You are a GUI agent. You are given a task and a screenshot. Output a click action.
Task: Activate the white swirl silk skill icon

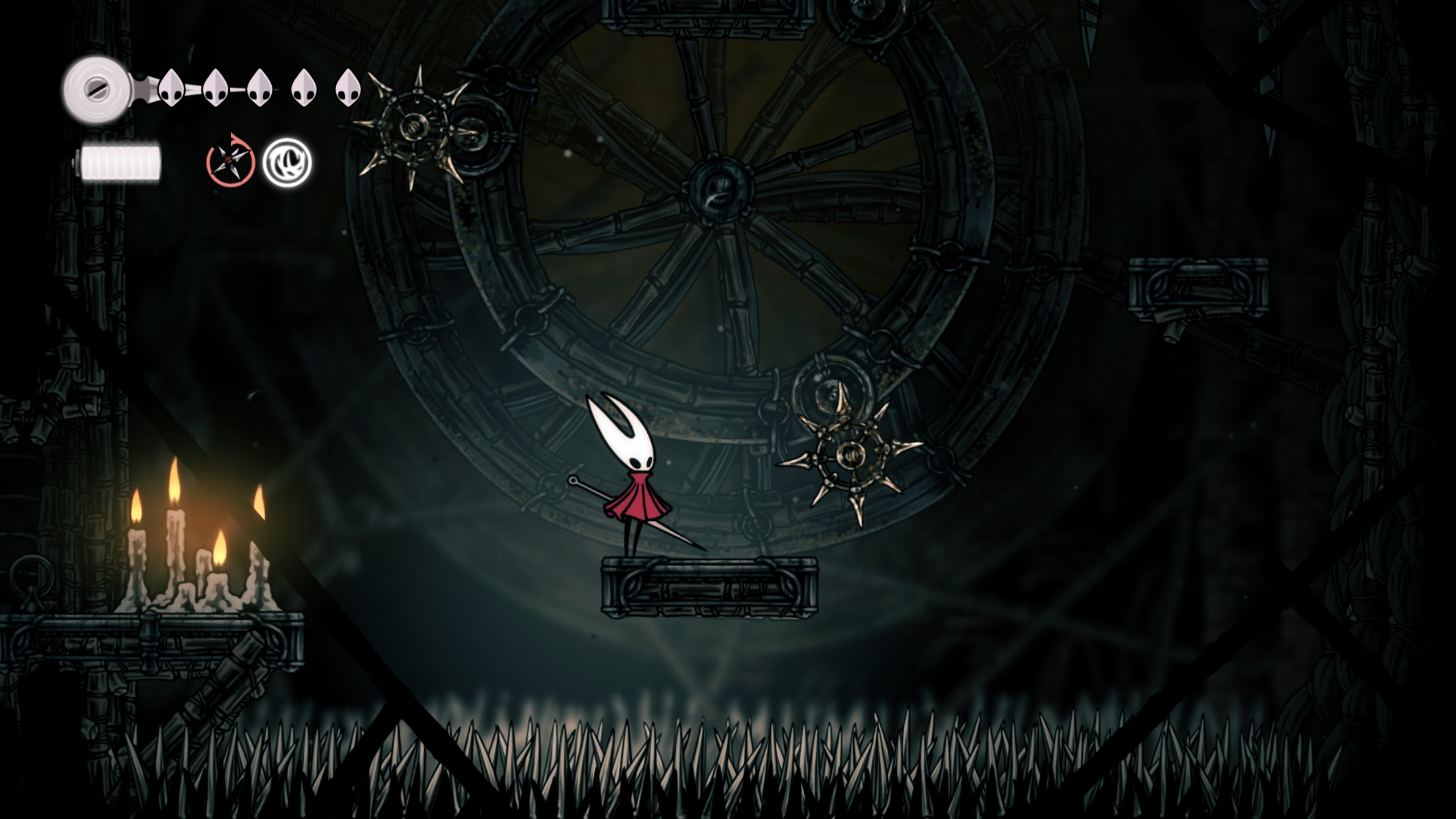pyautogui.click(x=287, y=163)
